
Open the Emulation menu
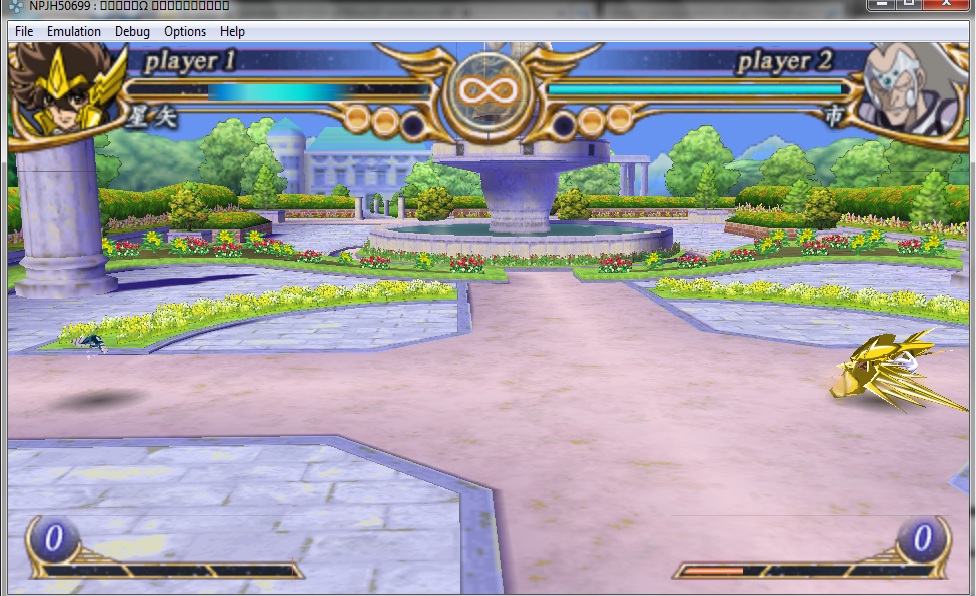74,31
